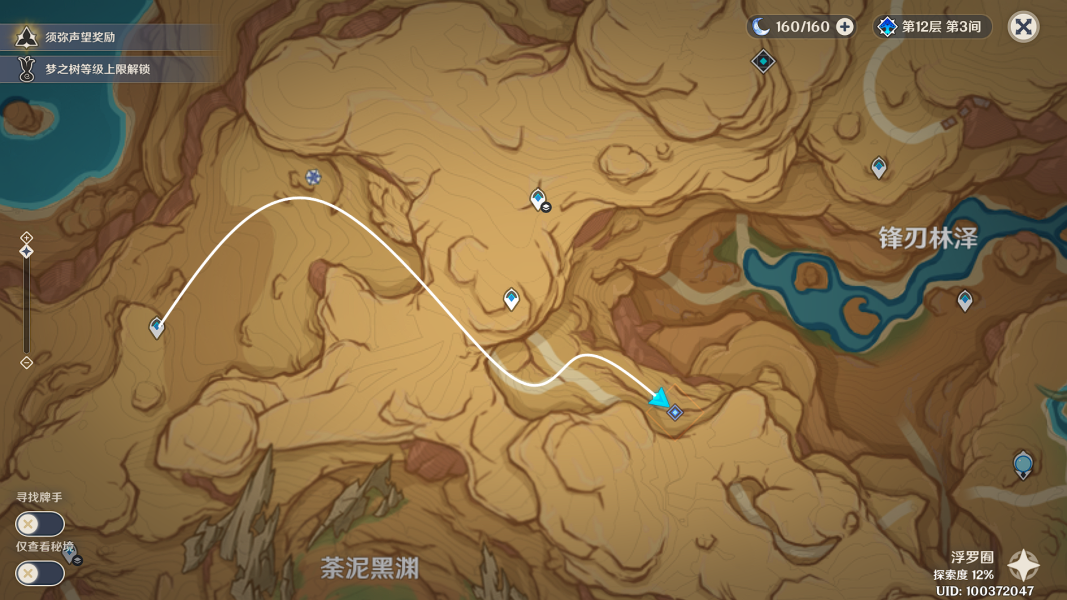The width and height of the screenshot is (1067, 600).
Task: Toggle the 寻找牌手 switch
Action: (40, 524)
